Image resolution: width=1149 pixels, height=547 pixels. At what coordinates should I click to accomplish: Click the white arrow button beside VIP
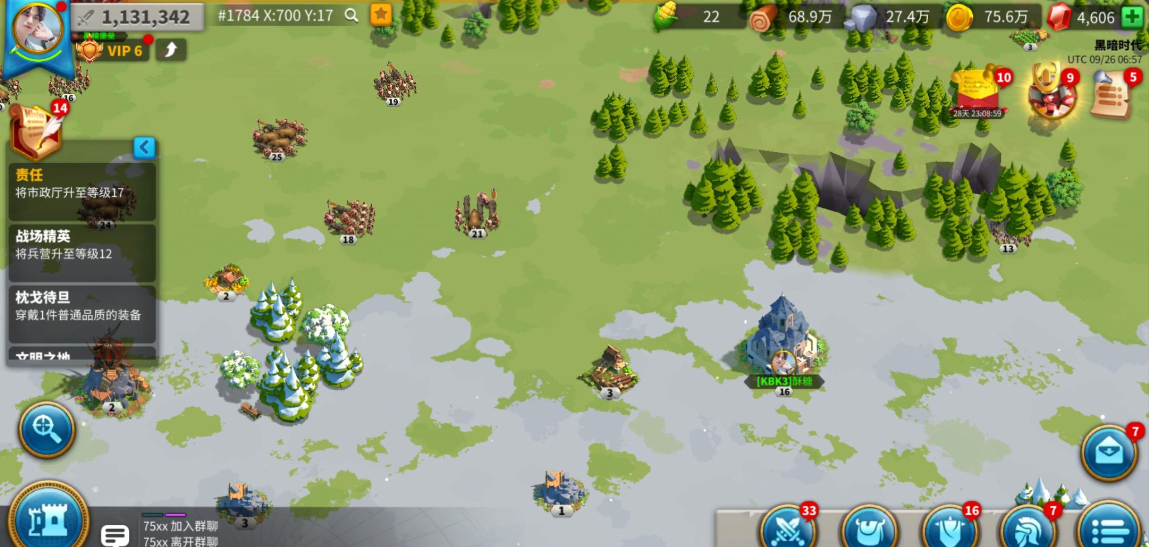pos(171,50)
